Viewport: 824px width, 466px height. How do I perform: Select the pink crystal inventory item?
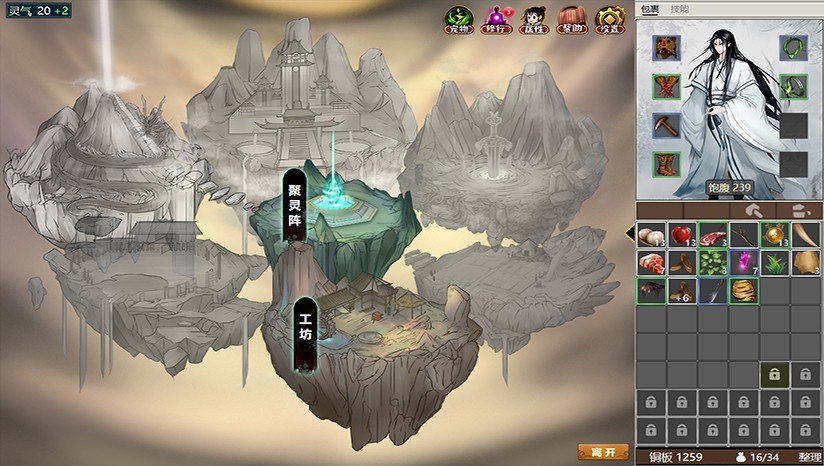click(744, 263)
